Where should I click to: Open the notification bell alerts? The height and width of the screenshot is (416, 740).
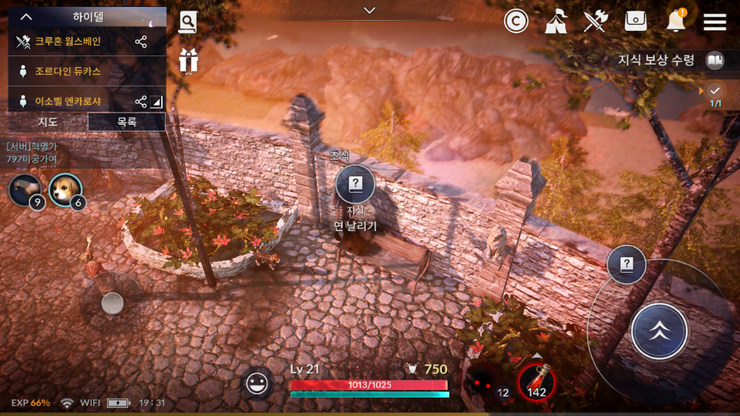tap(676, 21)
